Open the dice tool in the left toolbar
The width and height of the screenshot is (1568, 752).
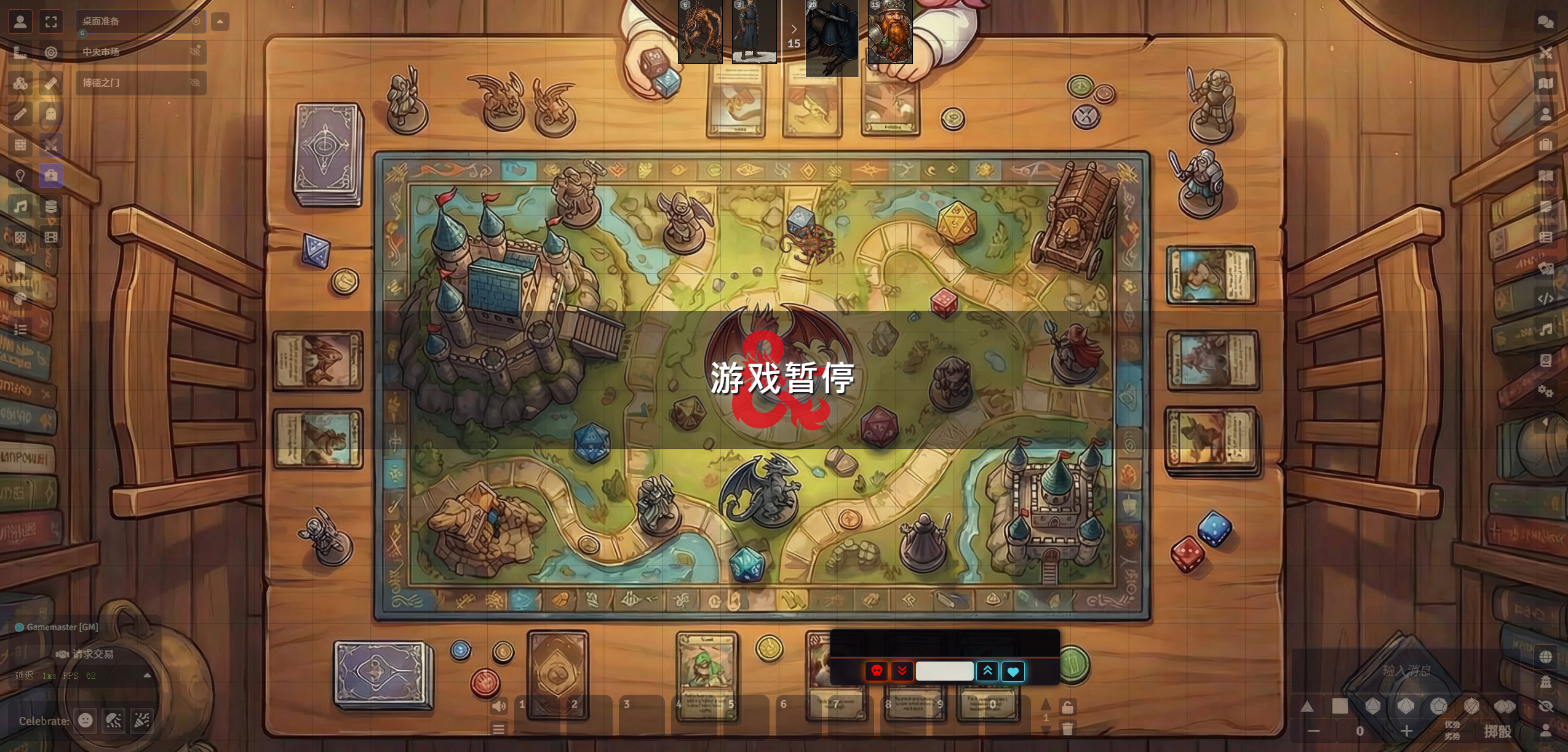point(20,83)
